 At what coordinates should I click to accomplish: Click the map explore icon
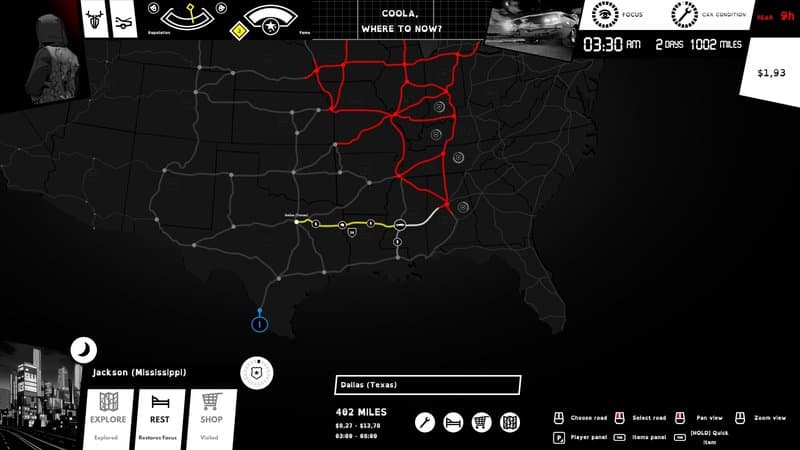click(x=509, y=423)
